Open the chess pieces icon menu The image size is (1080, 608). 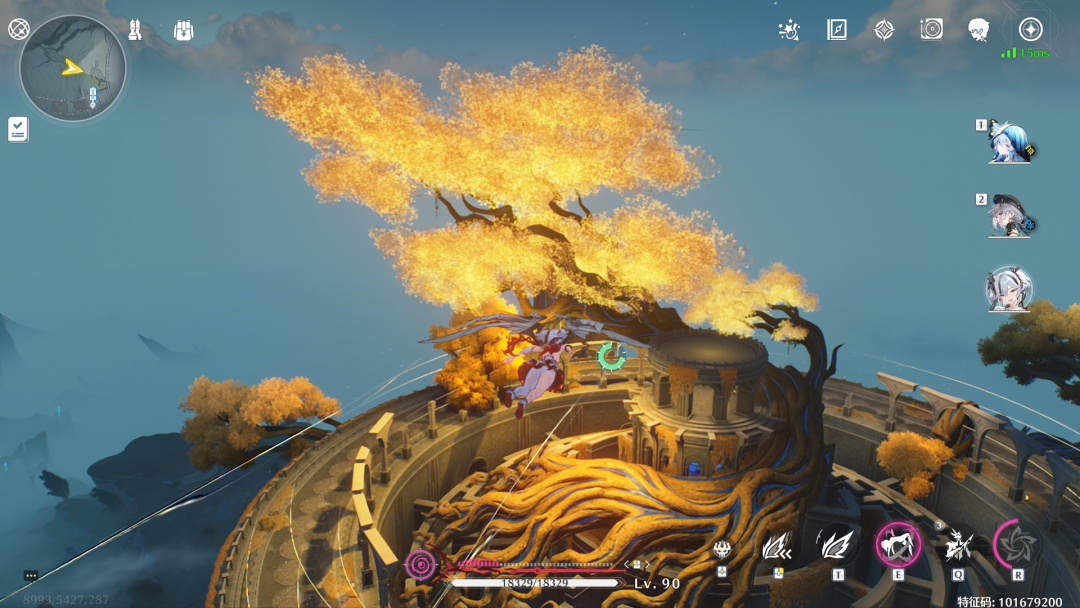(135, 30)
